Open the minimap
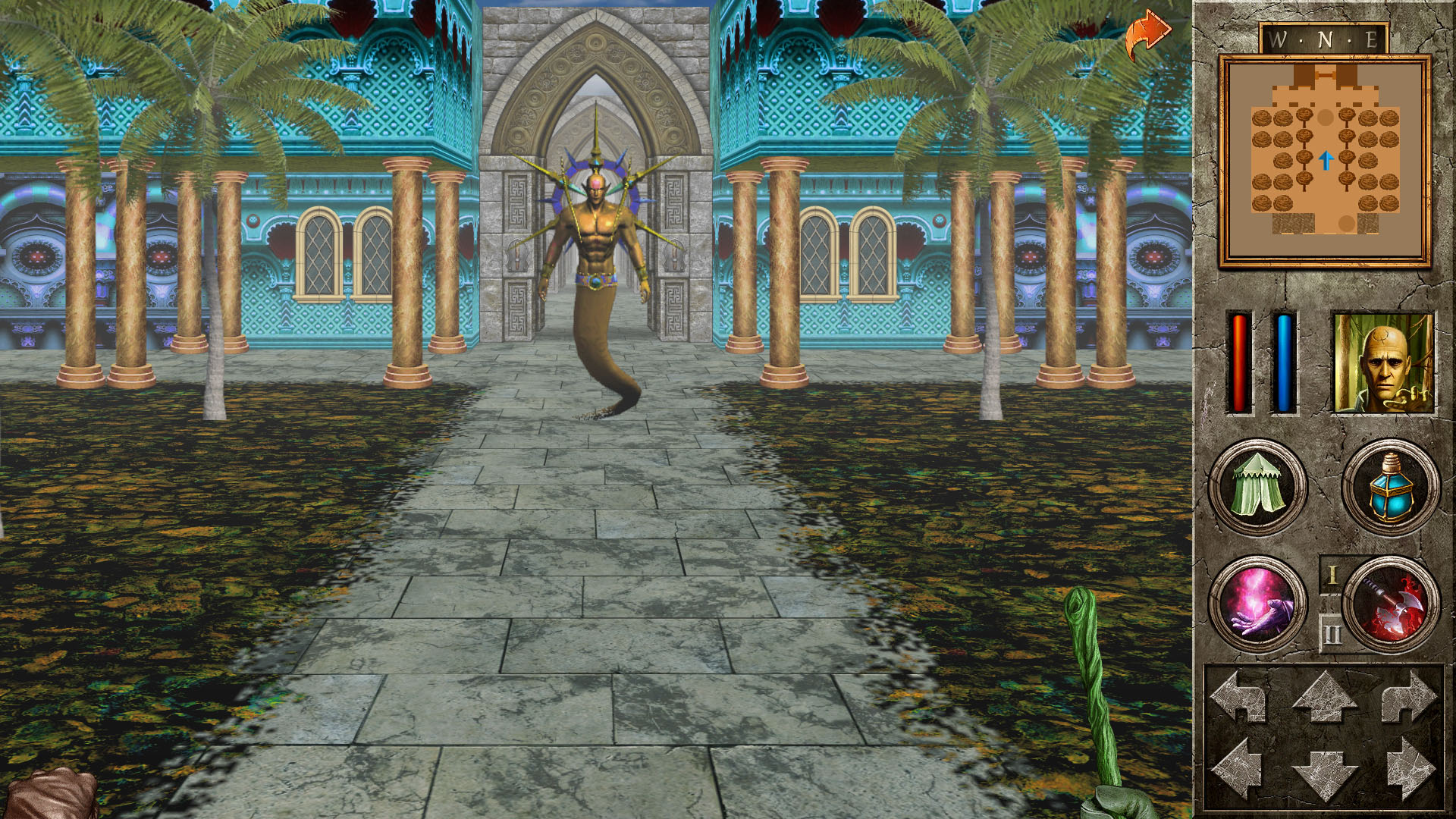The width and height of the screenshot is (1456, 819). (1324, 161)
